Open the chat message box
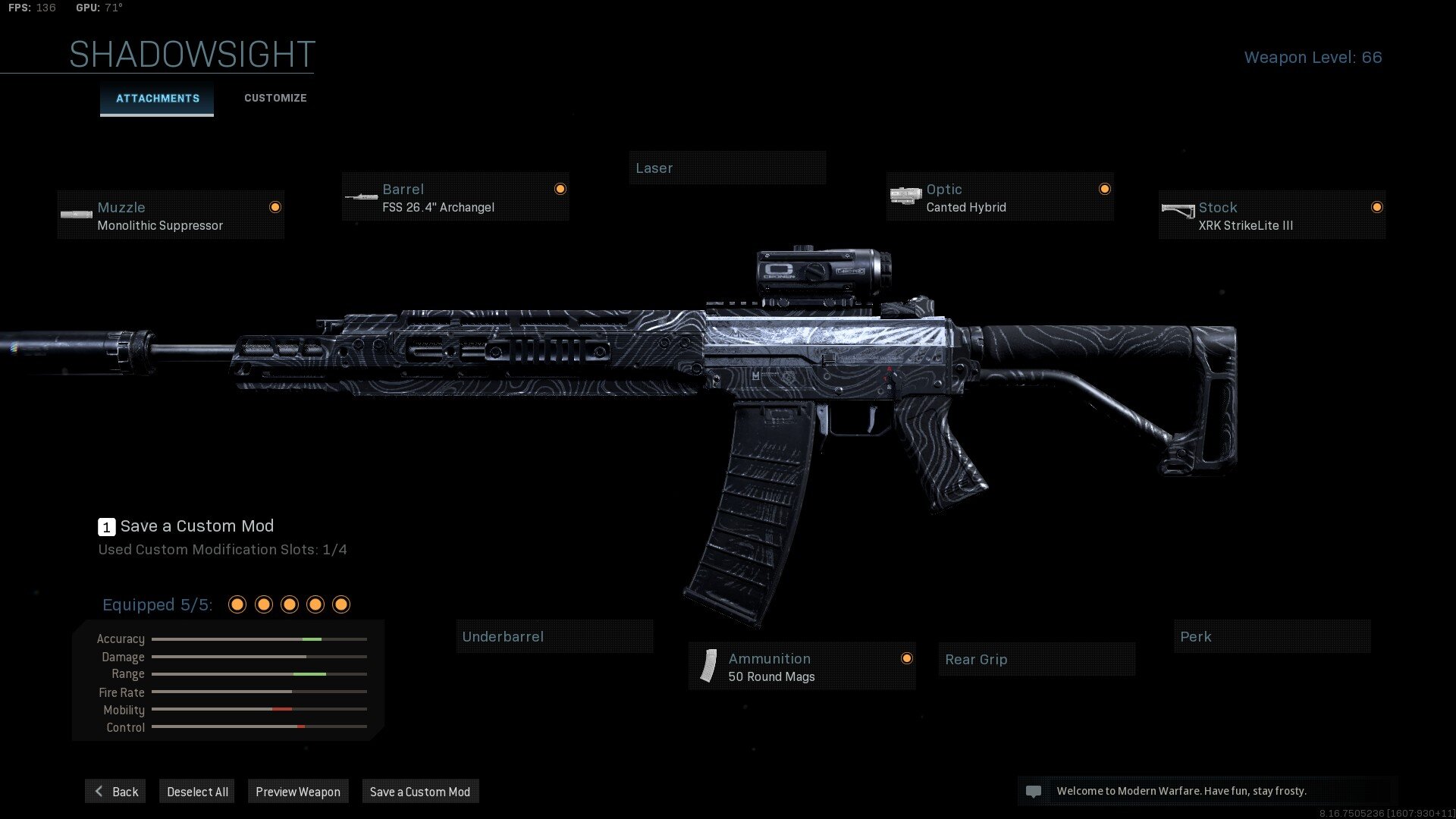Image resolution: width=1456 pixels, height=819 pixels. point(1206,791)
